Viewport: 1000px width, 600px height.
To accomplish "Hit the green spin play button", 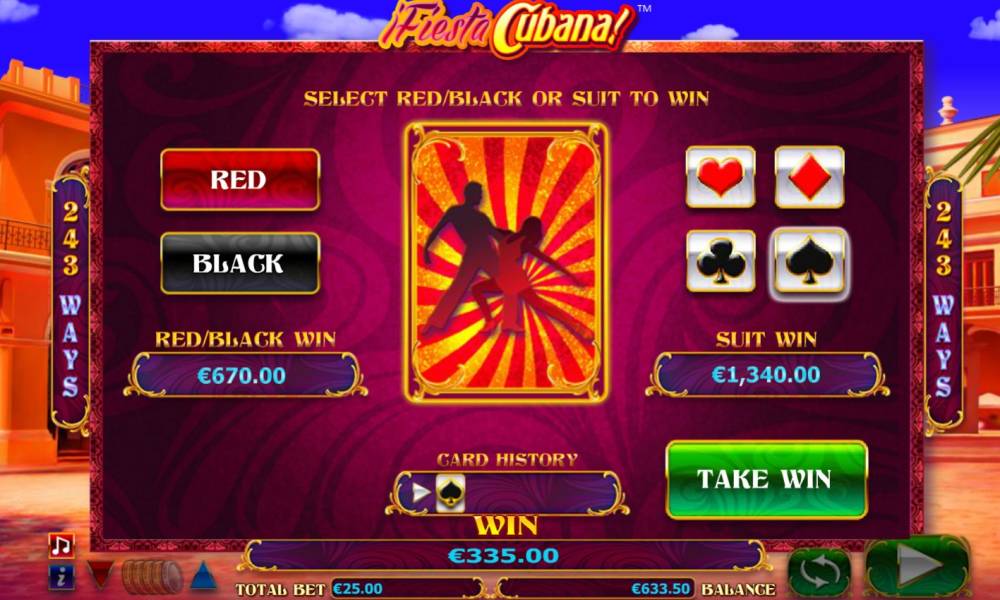I will pos(917,568).
